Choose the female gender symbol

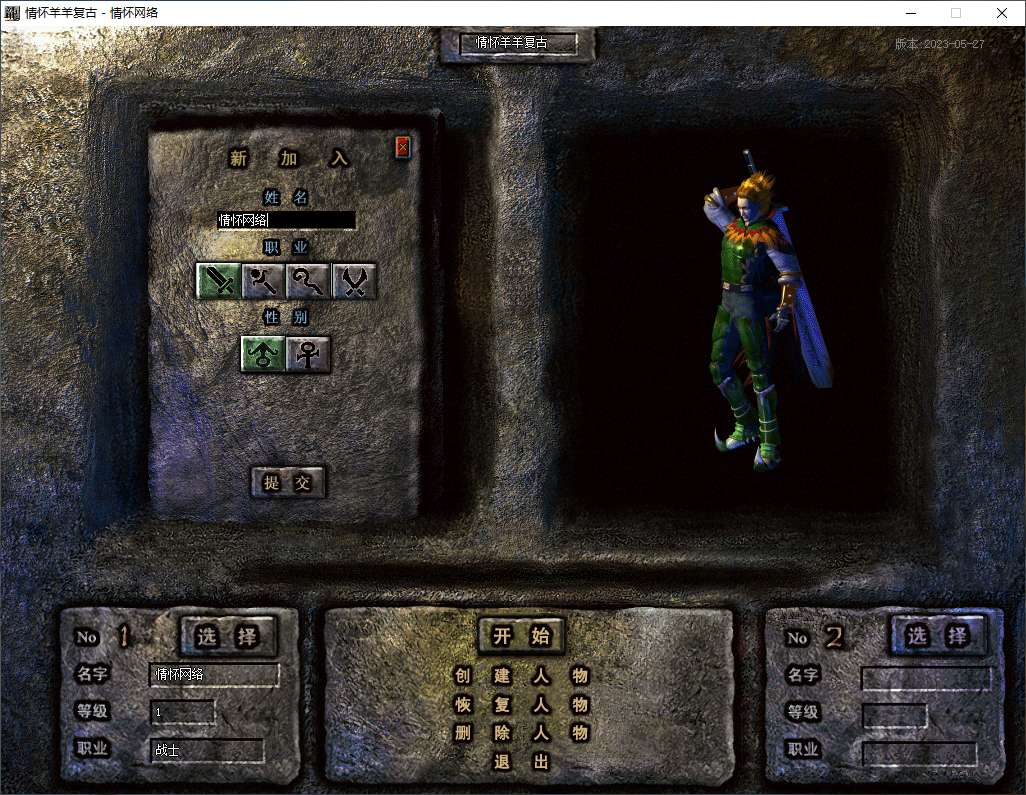(x=308, y=354)
